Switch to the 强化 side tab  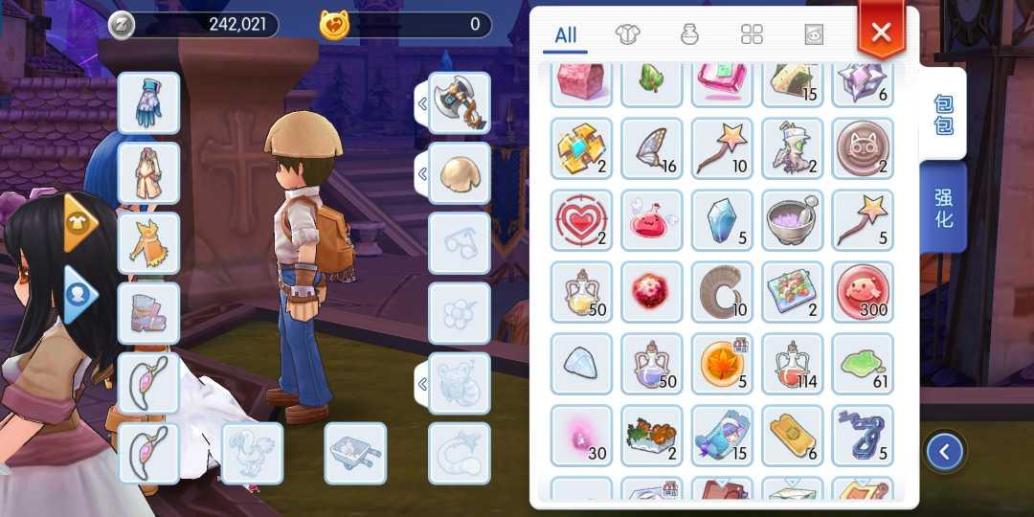[943, 208]
